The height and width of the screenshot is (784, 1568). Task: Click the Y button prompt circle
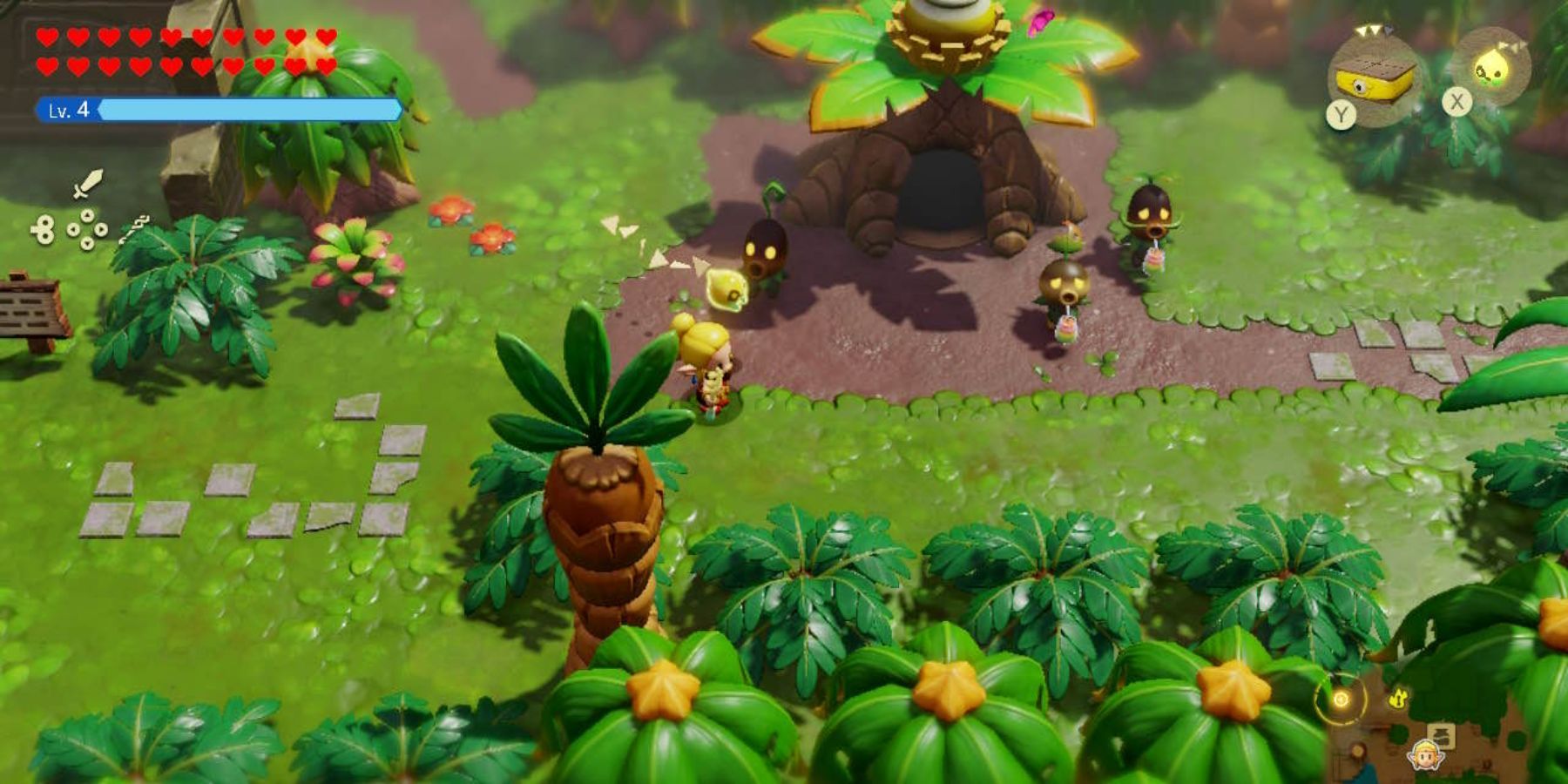click(x=1342, y=115)
